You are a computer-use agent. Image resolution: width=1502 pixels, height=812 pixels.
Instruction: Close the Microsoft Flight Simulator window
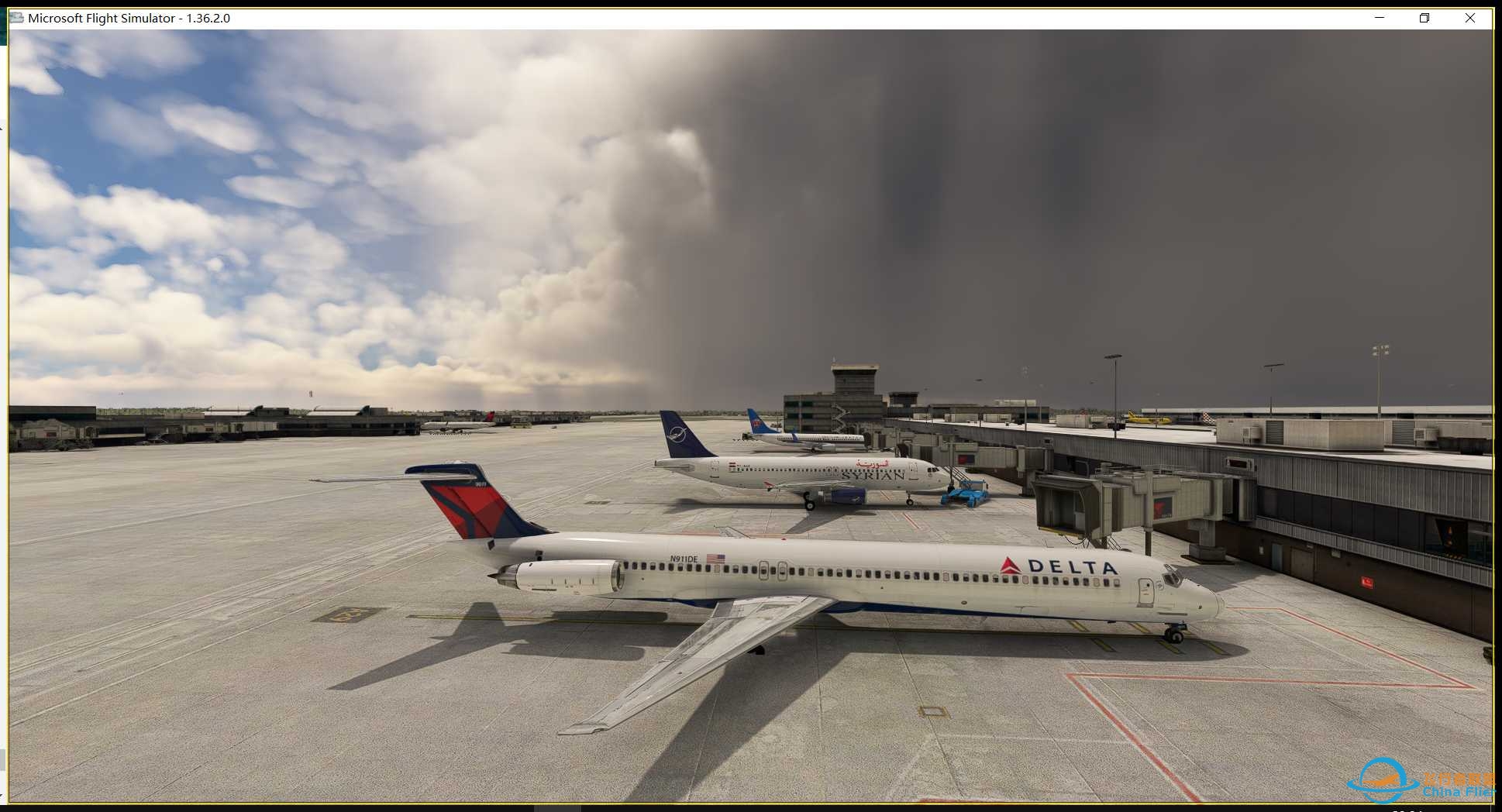[1469, 18]
